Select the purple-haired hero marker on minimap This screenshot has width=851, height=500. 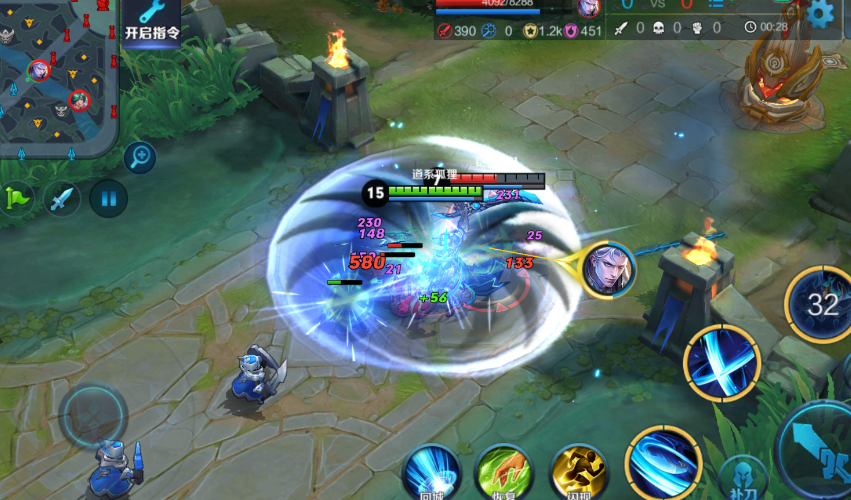[38, 70]
